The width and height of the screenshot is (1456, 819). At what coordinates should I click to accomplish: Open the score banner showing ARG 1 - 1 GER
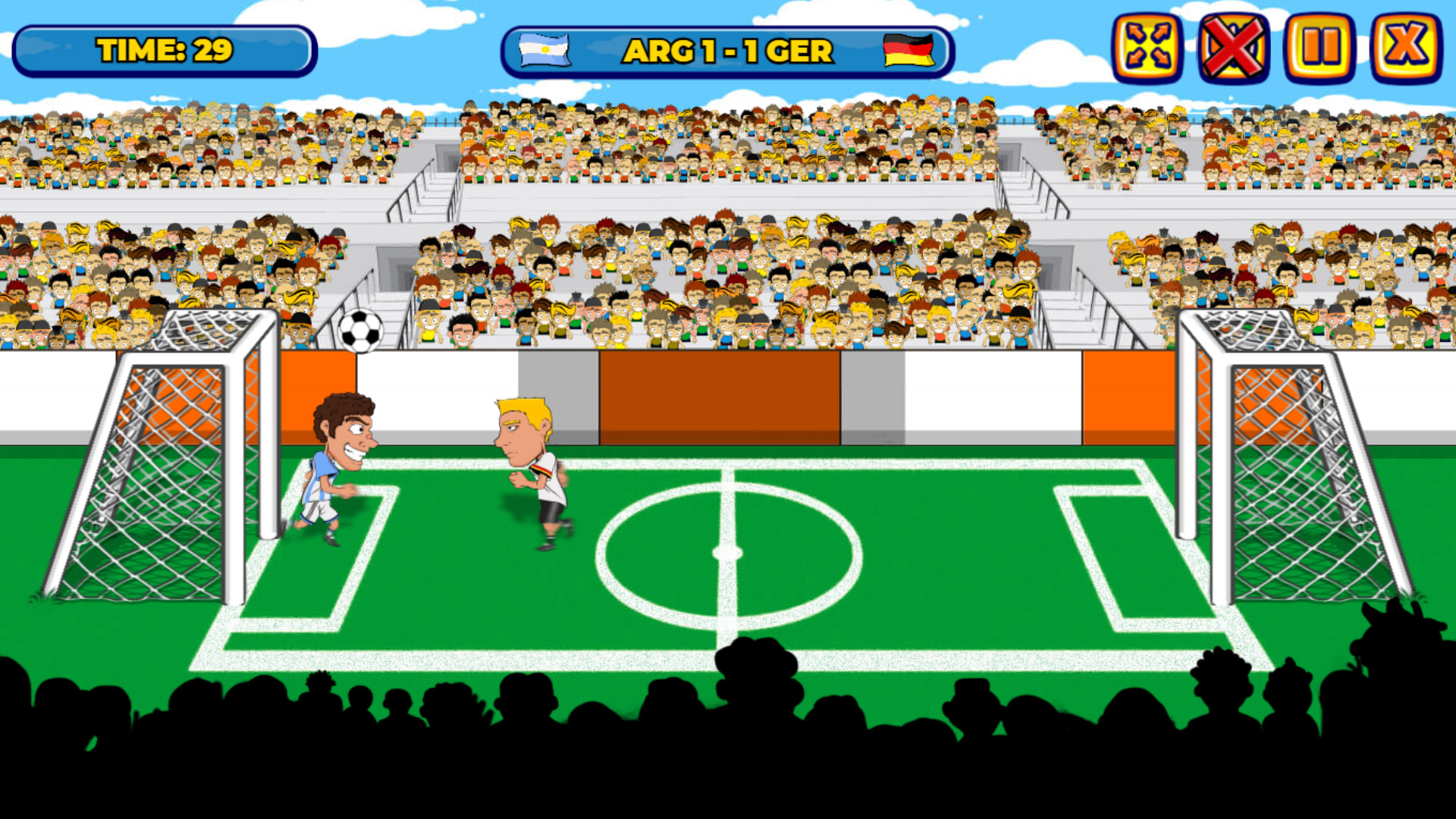[x=726, y=52]
